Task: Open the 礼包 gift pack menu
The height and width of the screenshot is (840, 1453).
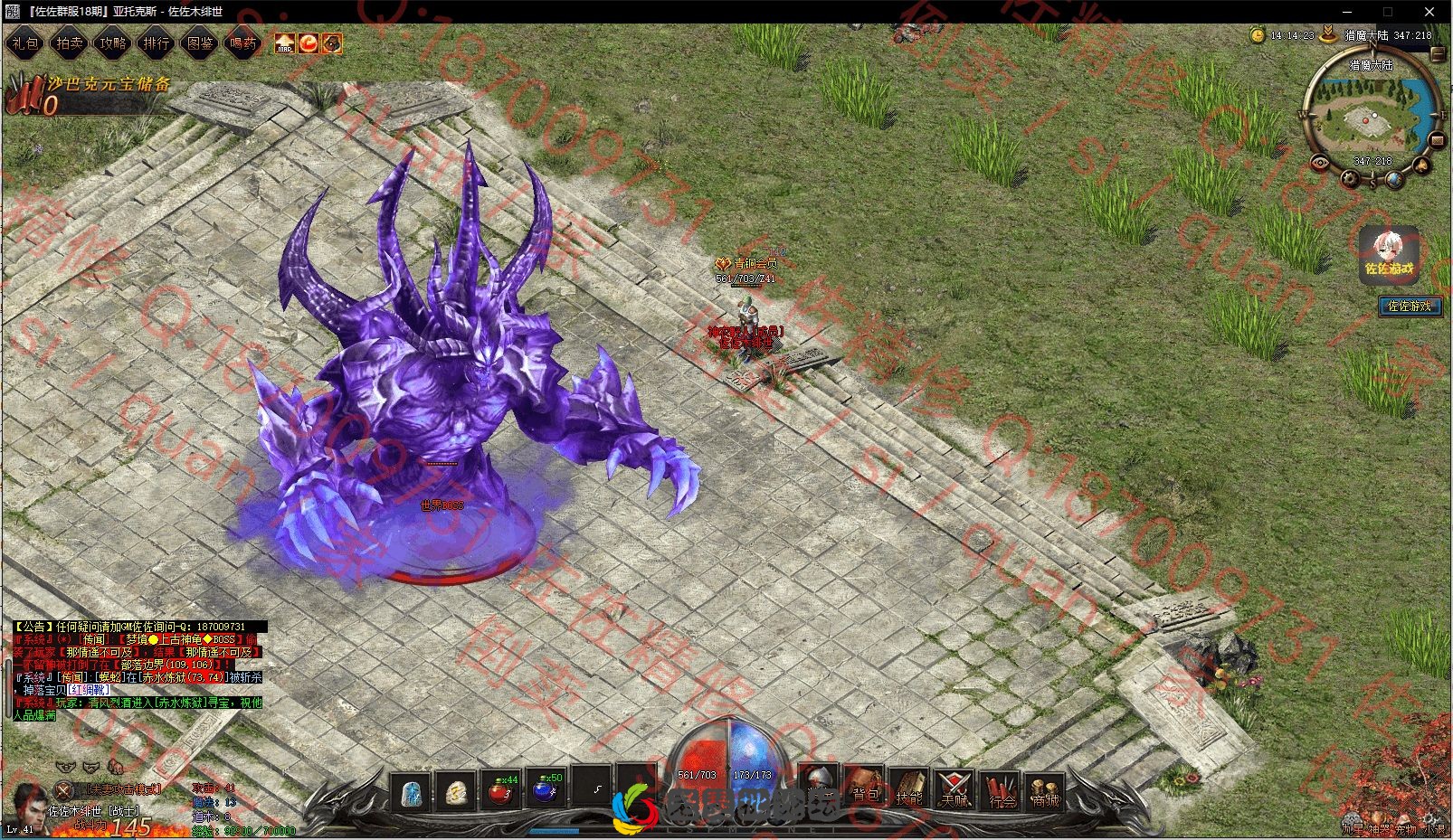Action: (24, 42)
